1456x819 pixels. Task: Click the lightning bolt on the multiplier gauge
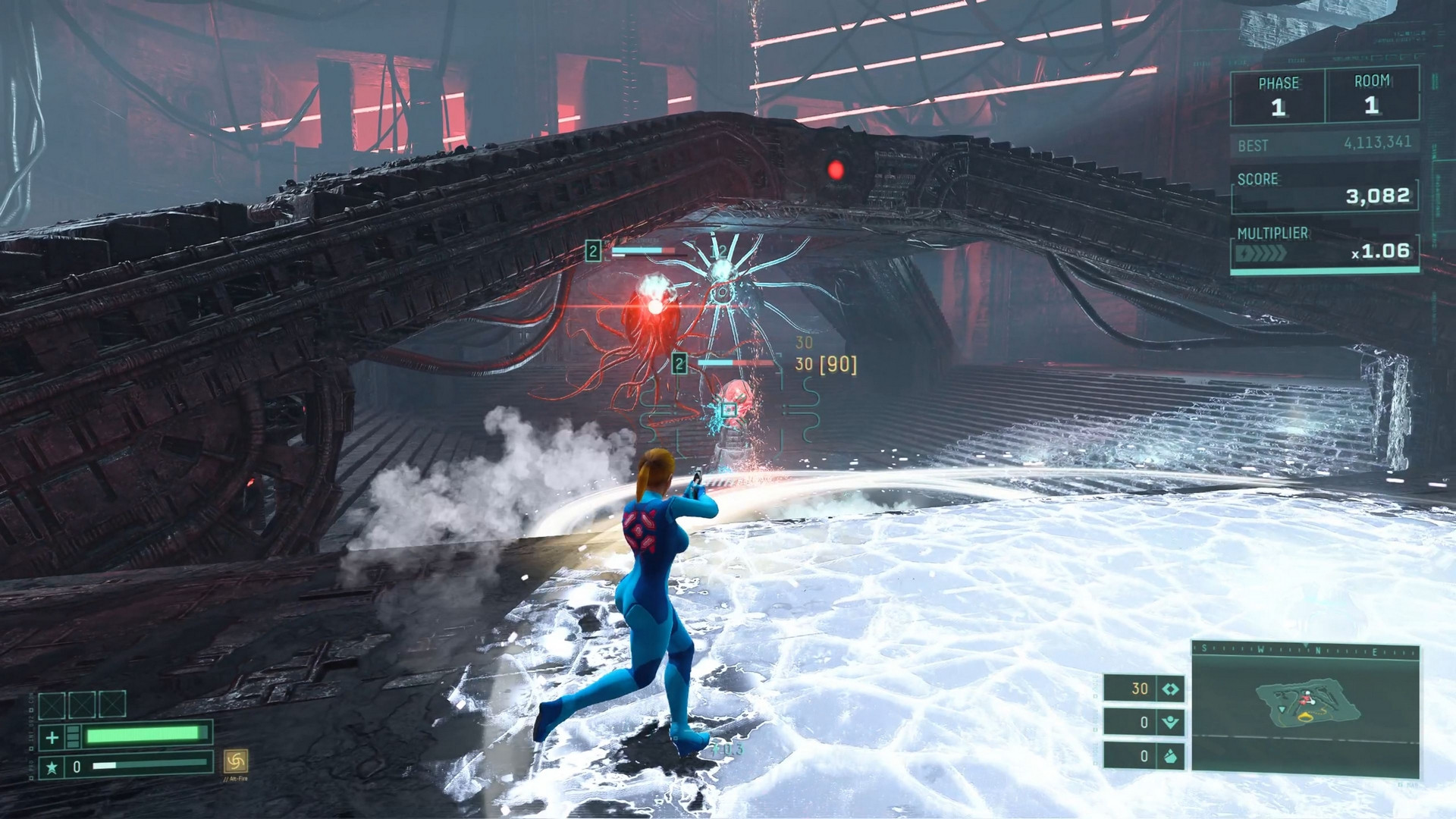[1243, 252]
